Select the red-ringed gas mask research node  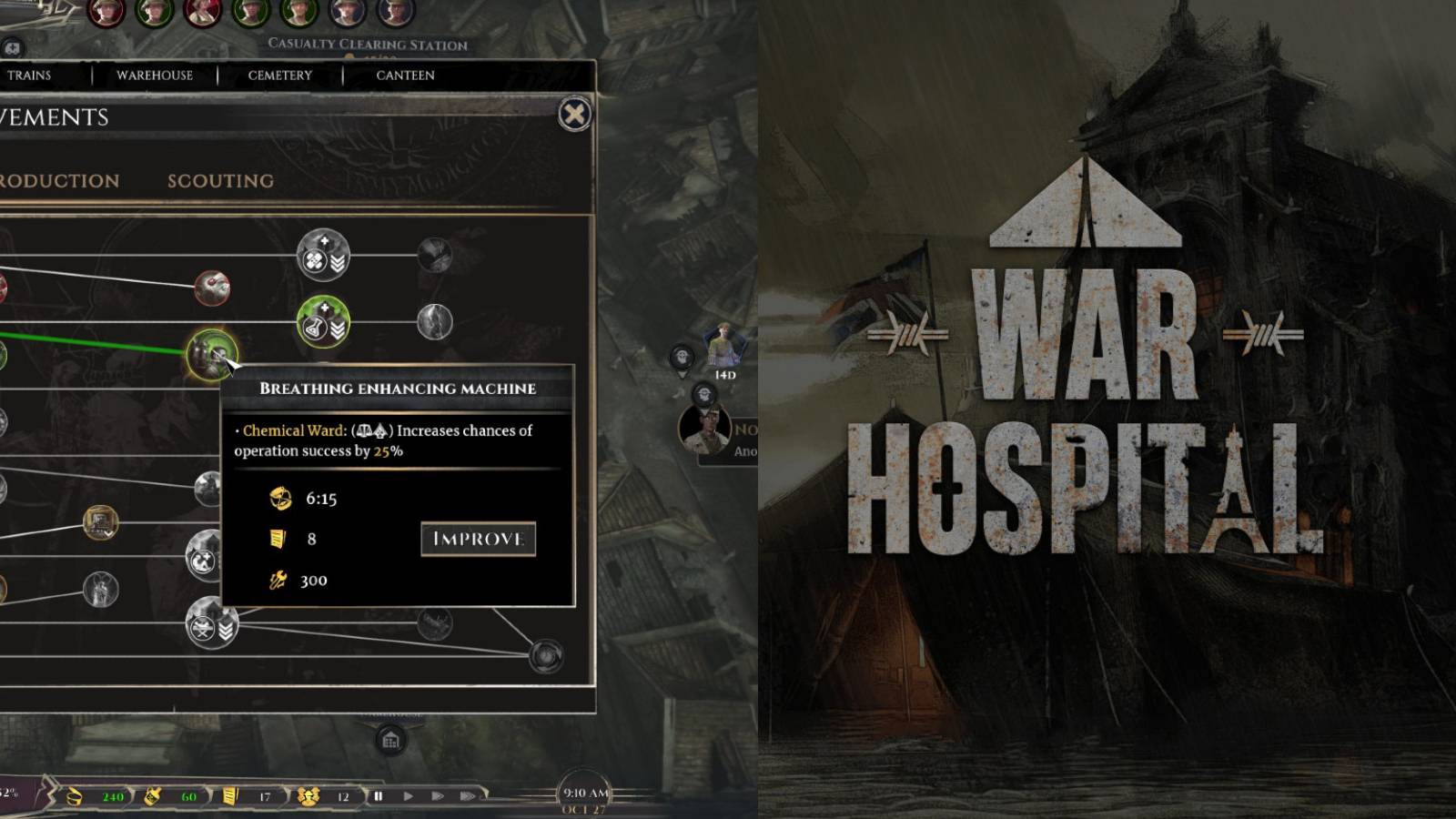213,287
